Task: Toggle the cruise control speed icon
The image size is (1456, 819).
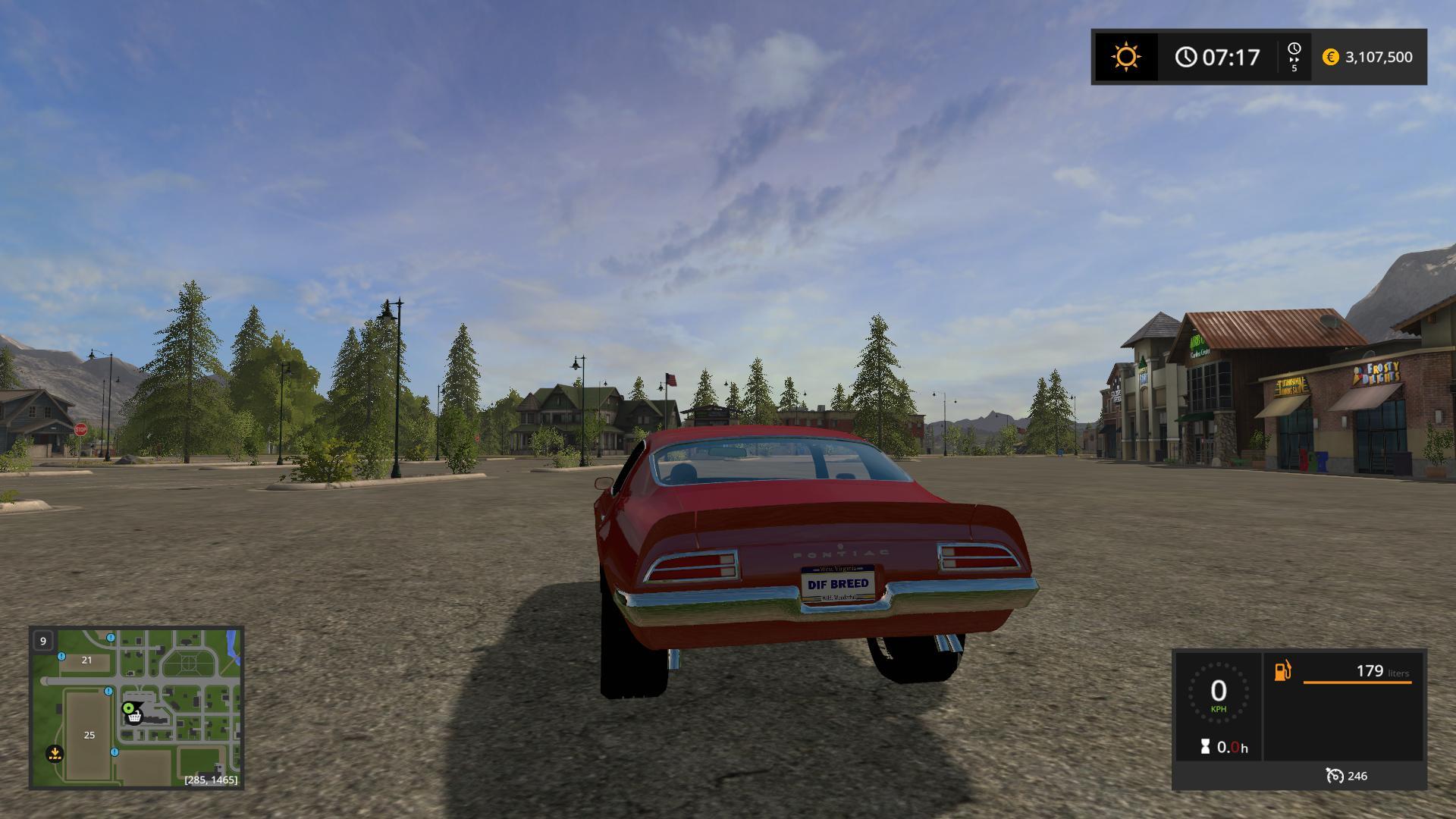Action: coord(1334,776)
